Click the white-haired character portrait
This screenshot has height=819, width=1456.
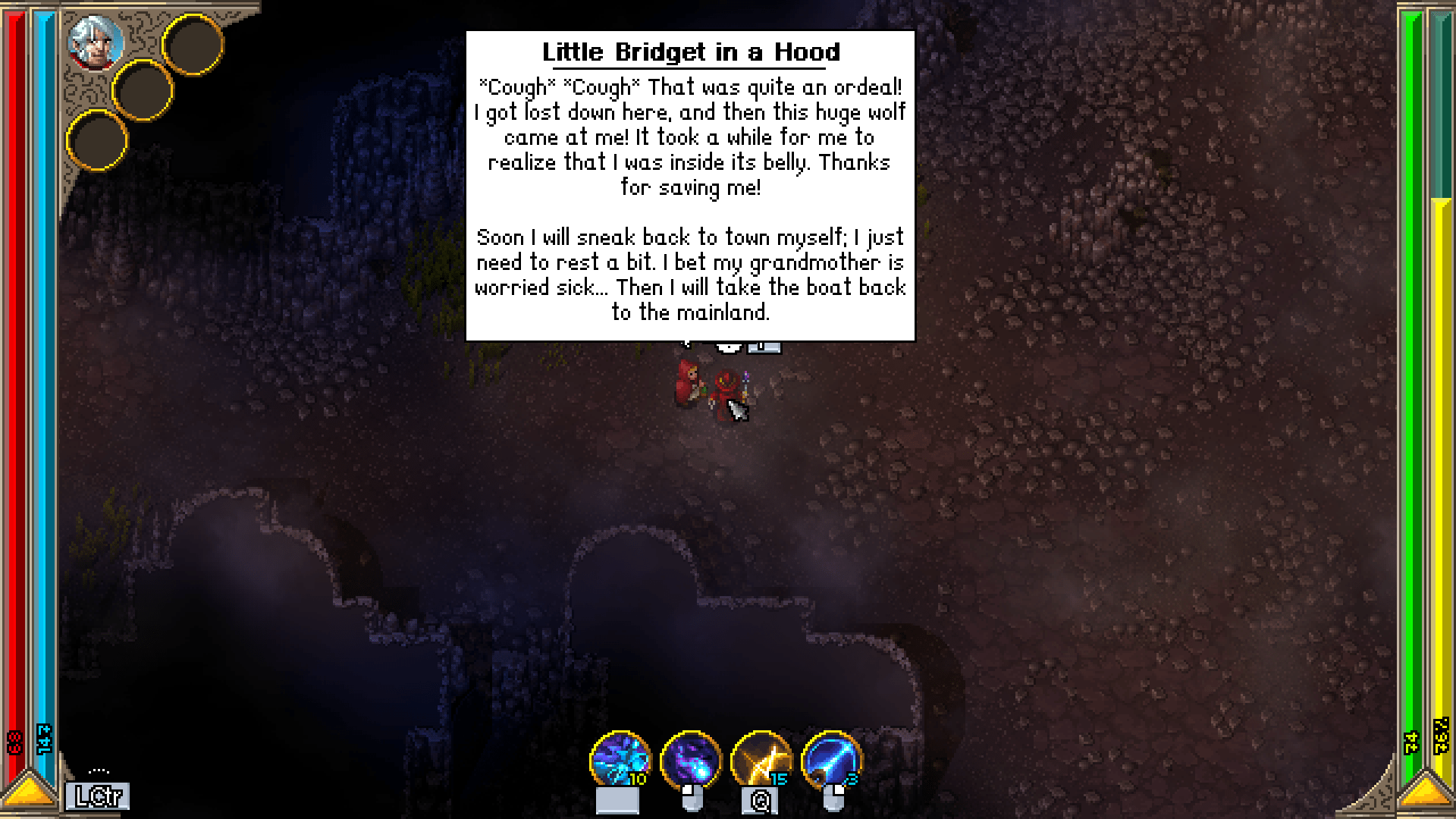click(96, 42)
